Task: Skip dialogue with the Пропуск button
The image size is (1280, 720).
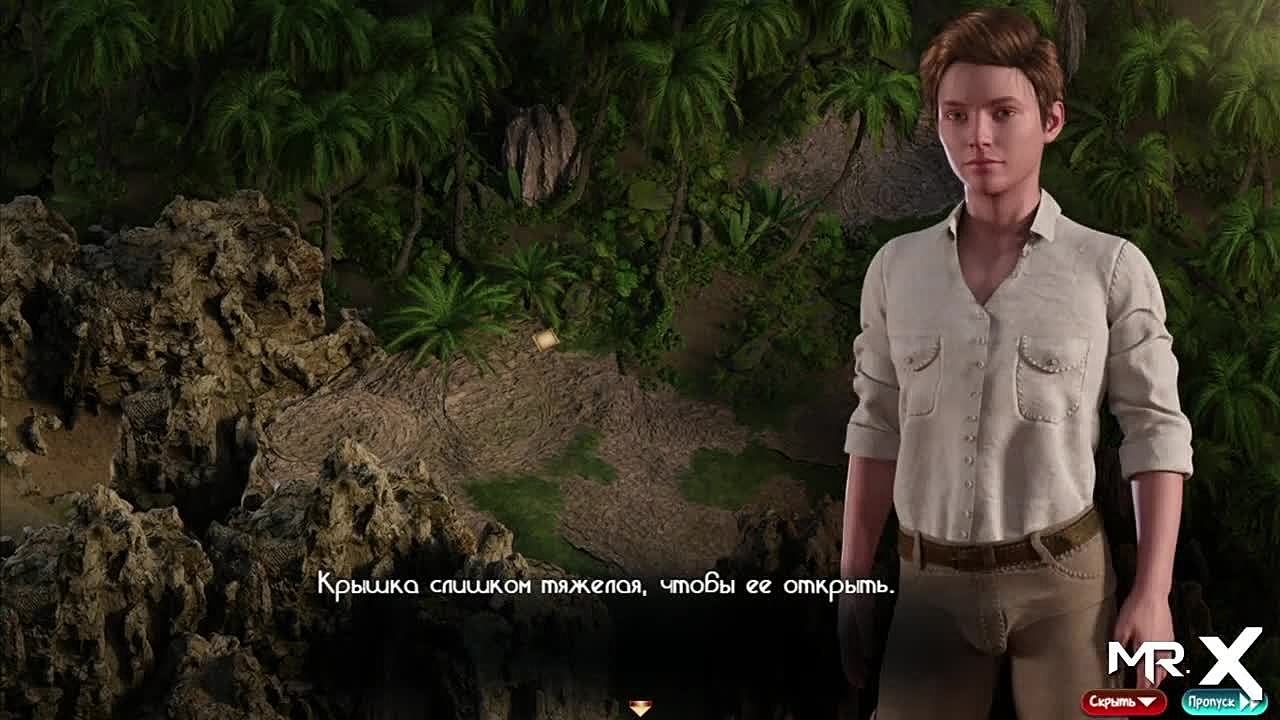Action: tap(1224, 701)
